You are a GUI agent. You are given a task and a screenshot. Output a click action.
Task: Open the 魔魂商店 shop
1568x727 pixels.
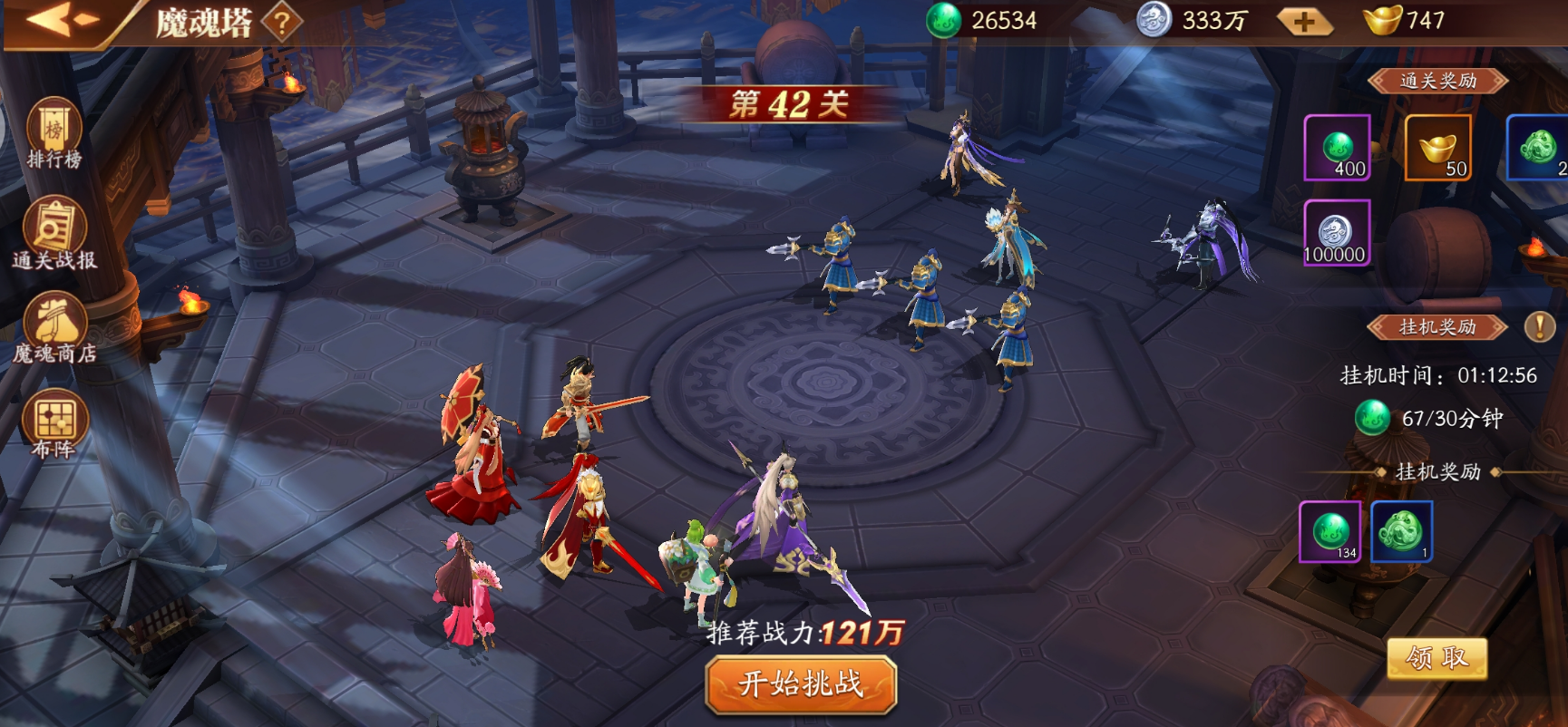click(54, 328)
